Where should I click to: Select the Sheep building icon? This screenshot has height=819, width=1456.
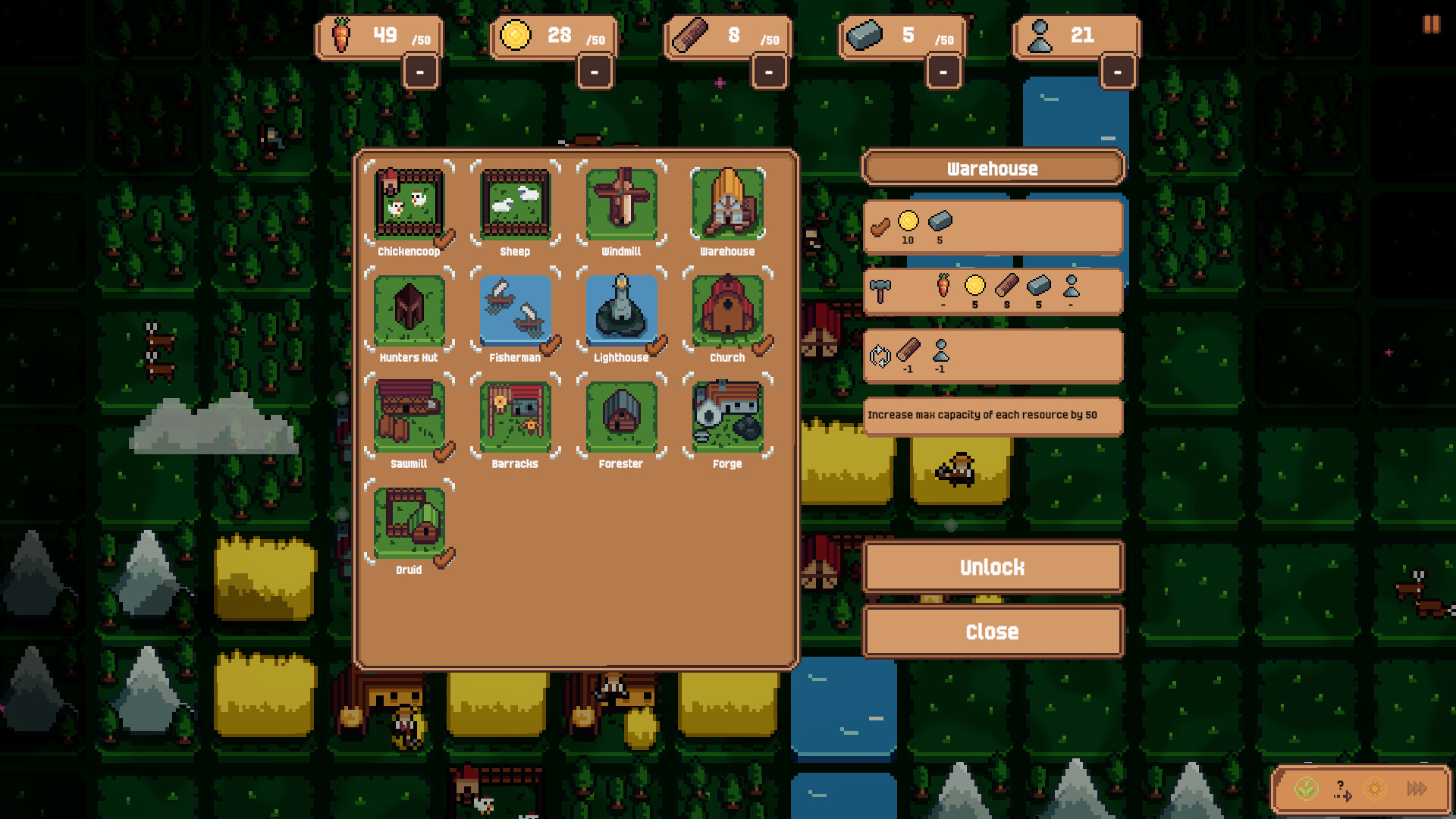pos(515,205)
